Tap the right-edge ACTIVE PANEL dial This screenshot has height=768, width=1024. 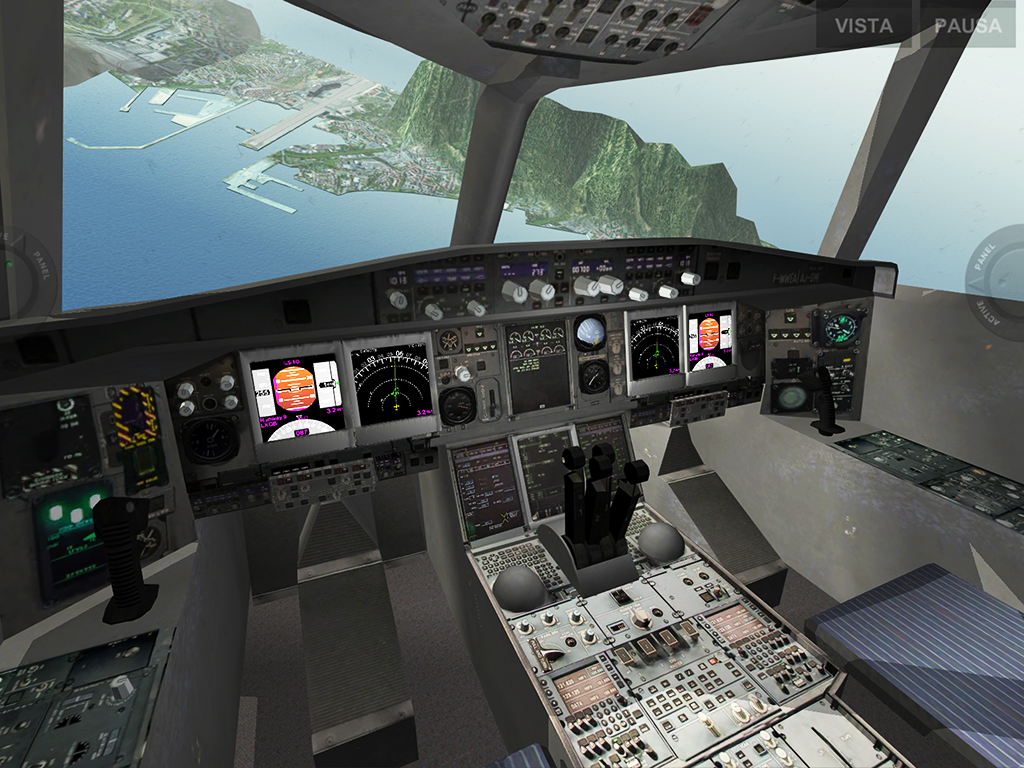point(1000,274)
